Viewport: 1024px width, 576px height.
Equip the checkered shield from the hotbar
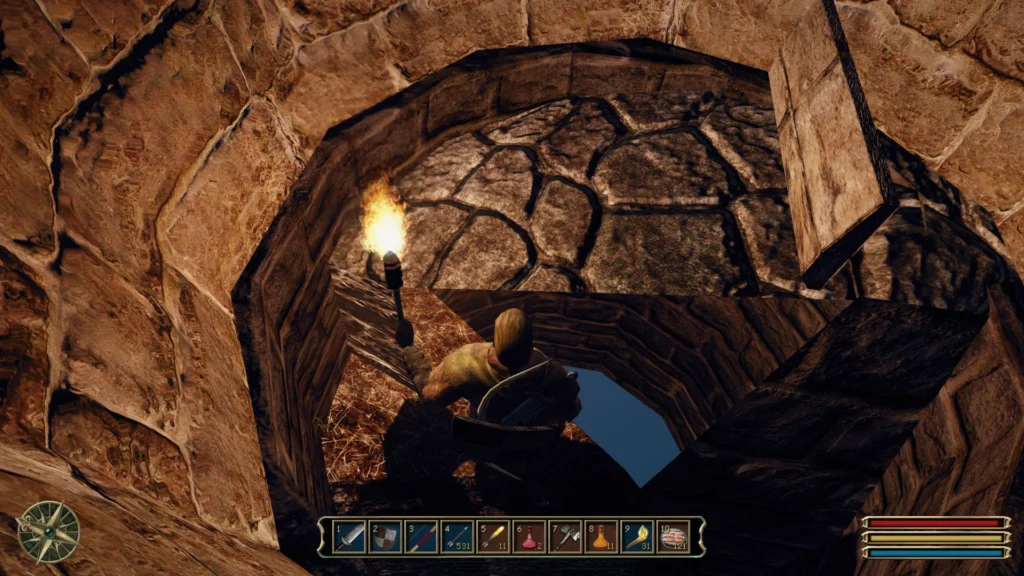[385, 536]
